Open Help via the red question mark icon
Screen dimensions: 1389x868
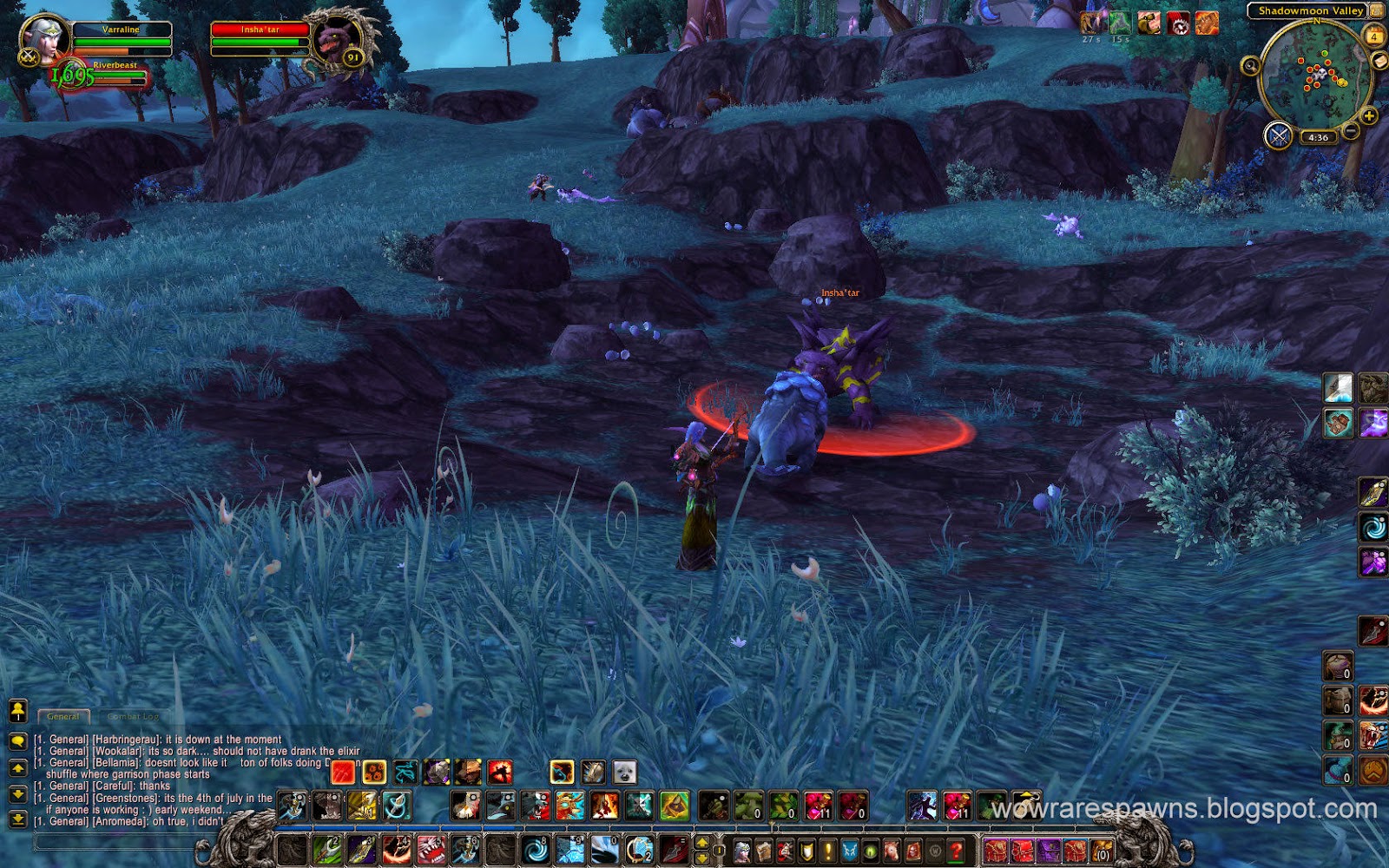pos(956,851)
